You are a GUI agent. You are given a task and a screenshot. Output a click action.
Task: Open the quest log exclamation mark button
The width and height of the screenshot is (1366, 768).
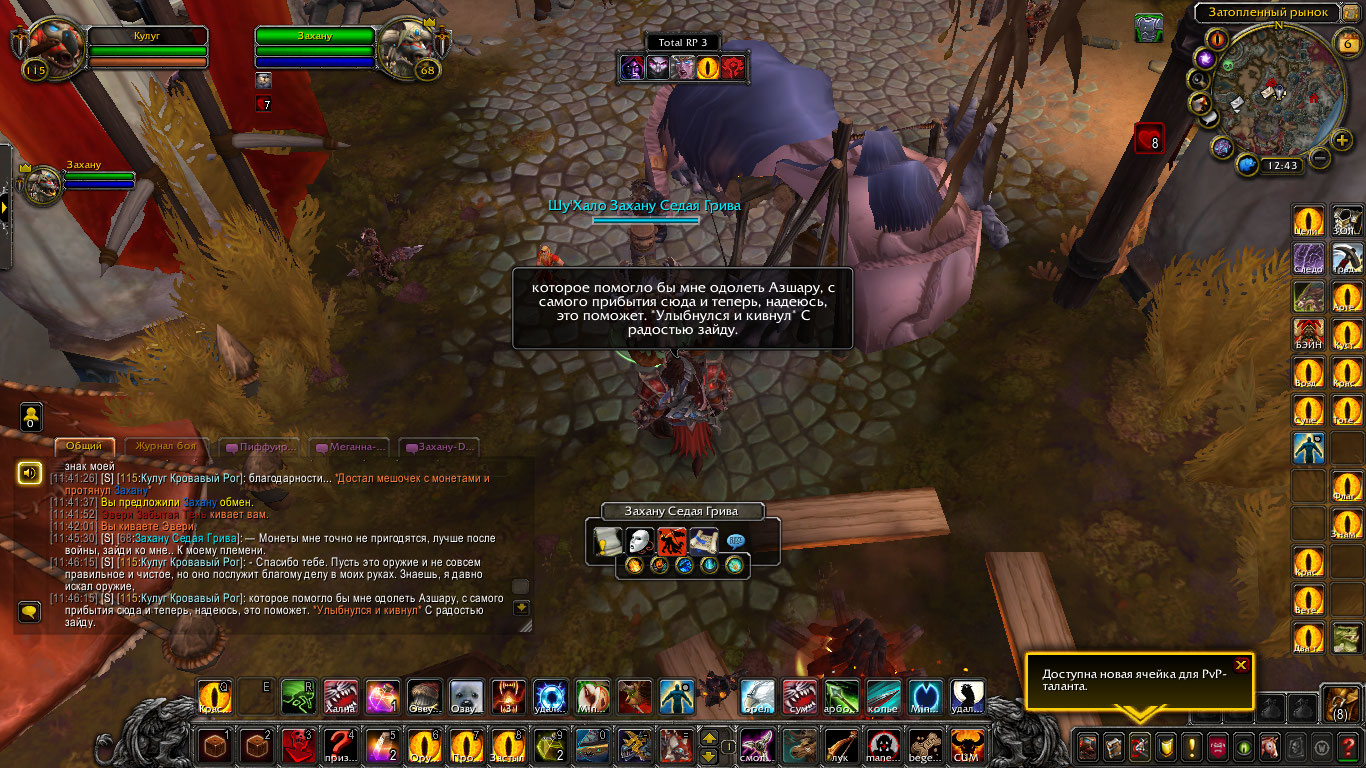point(1191,746)
